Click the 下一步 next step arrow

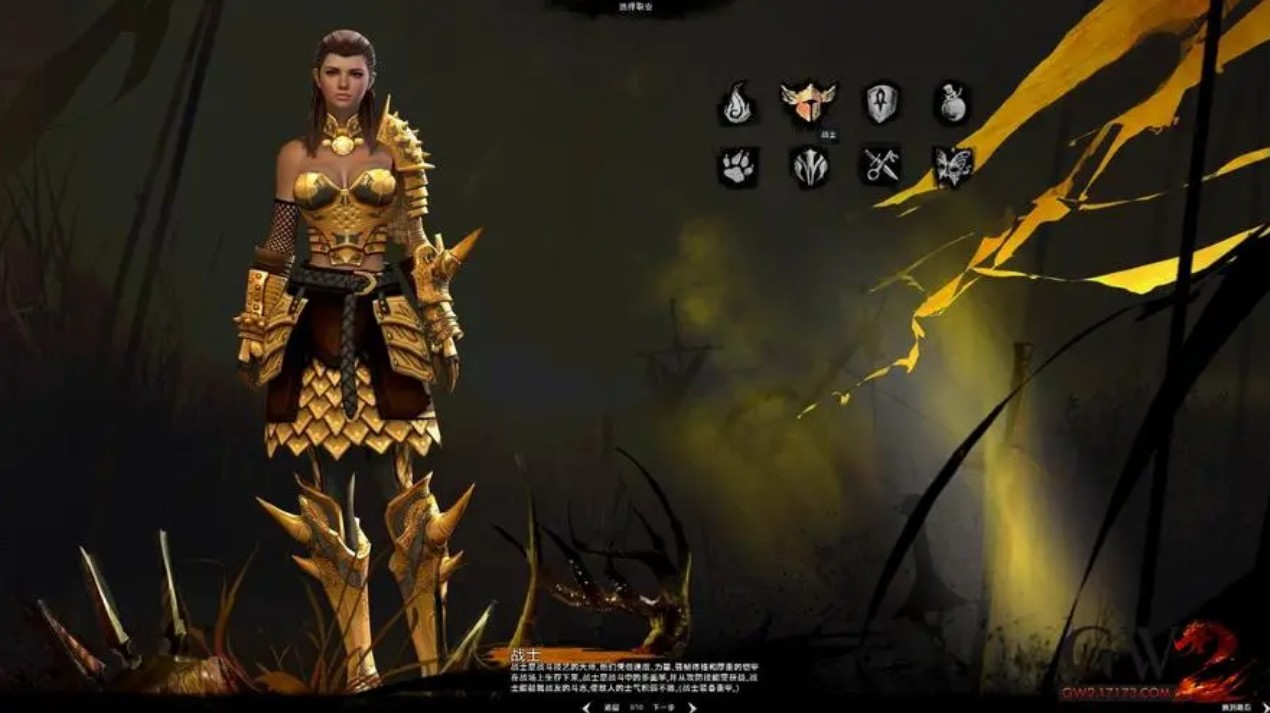click(691, 707)
